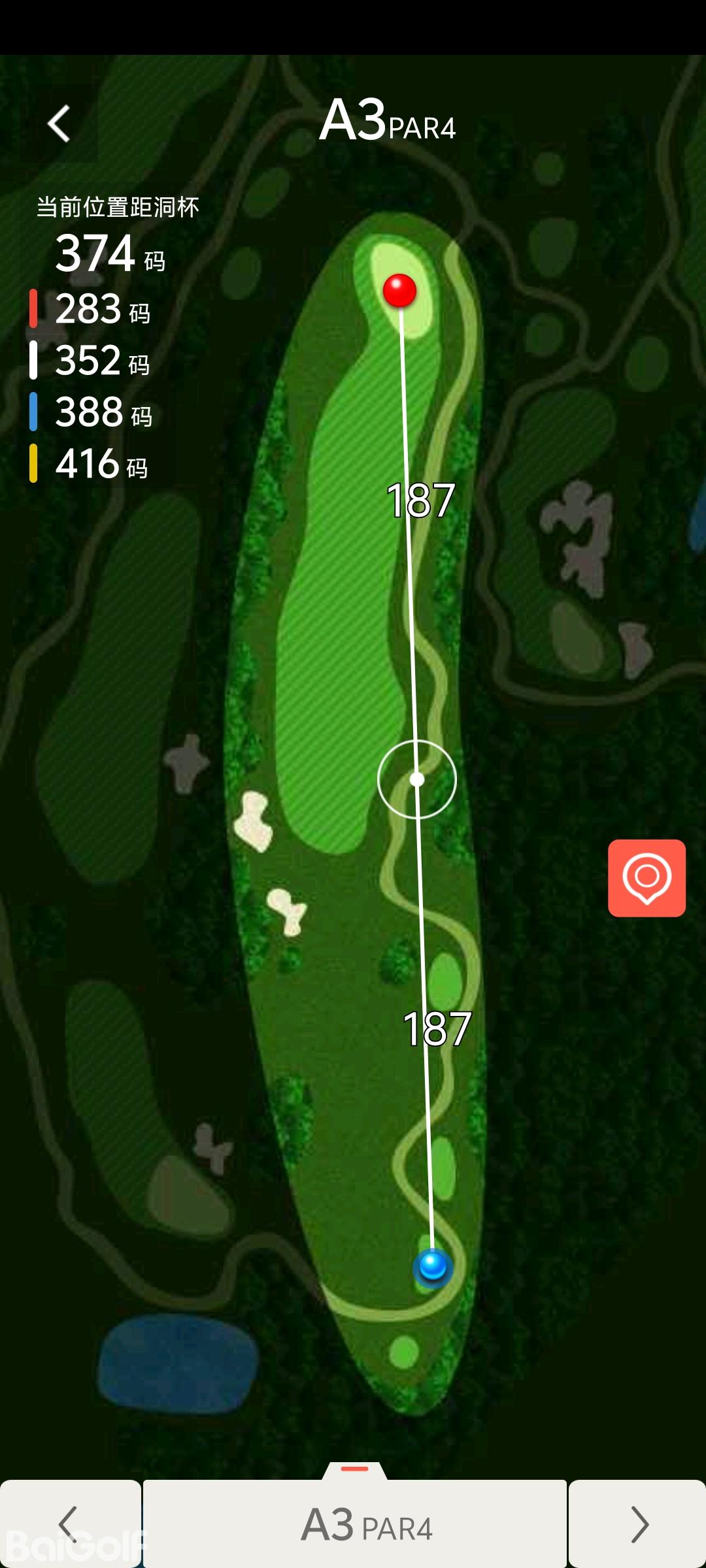Screen dimensions: 706x1568
Task: Open the A3 PAR4 hole selector bar
Action: [x=355, y=1524]
